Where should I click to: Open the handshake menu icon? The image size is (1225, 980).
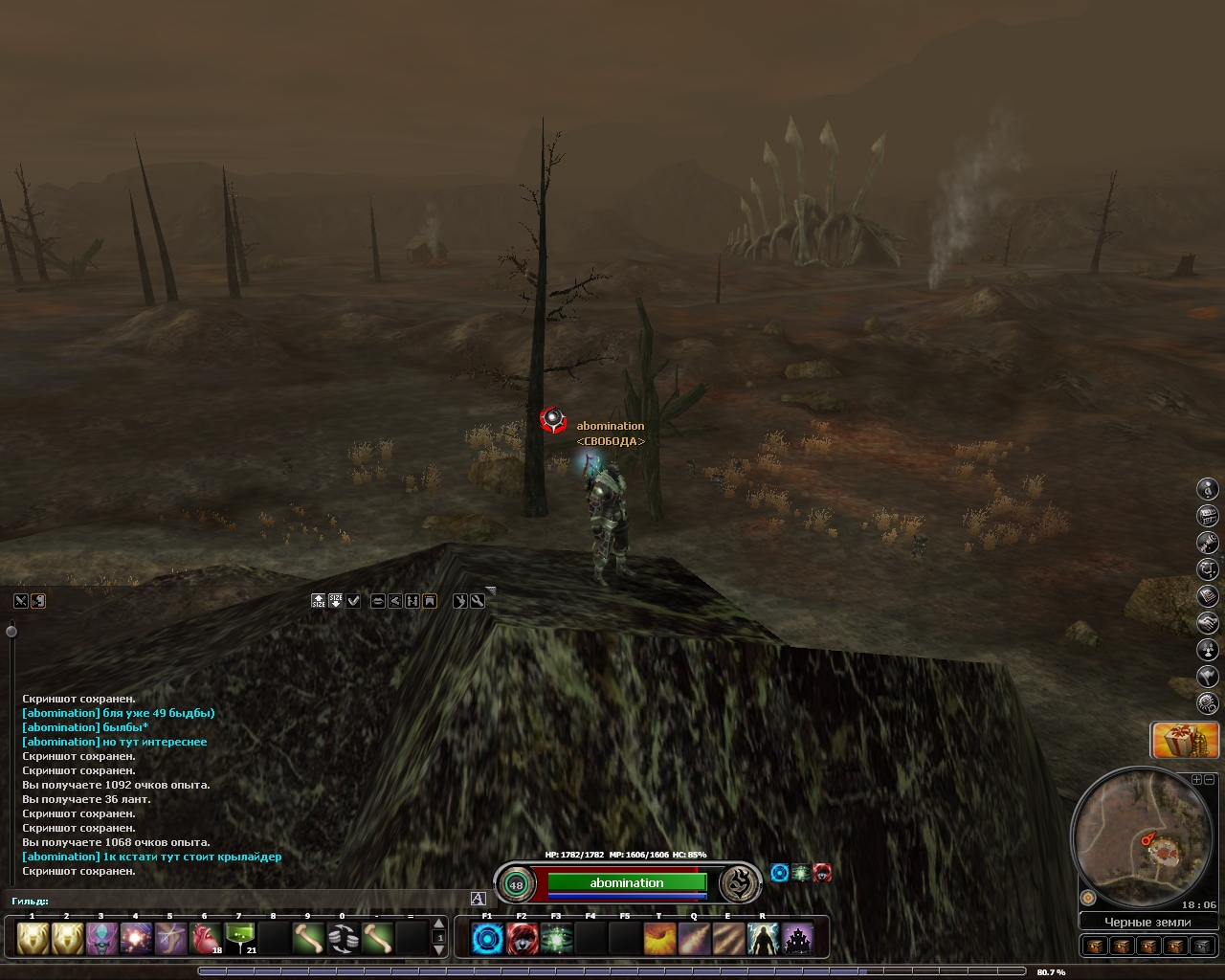(x=1208, y=623)
